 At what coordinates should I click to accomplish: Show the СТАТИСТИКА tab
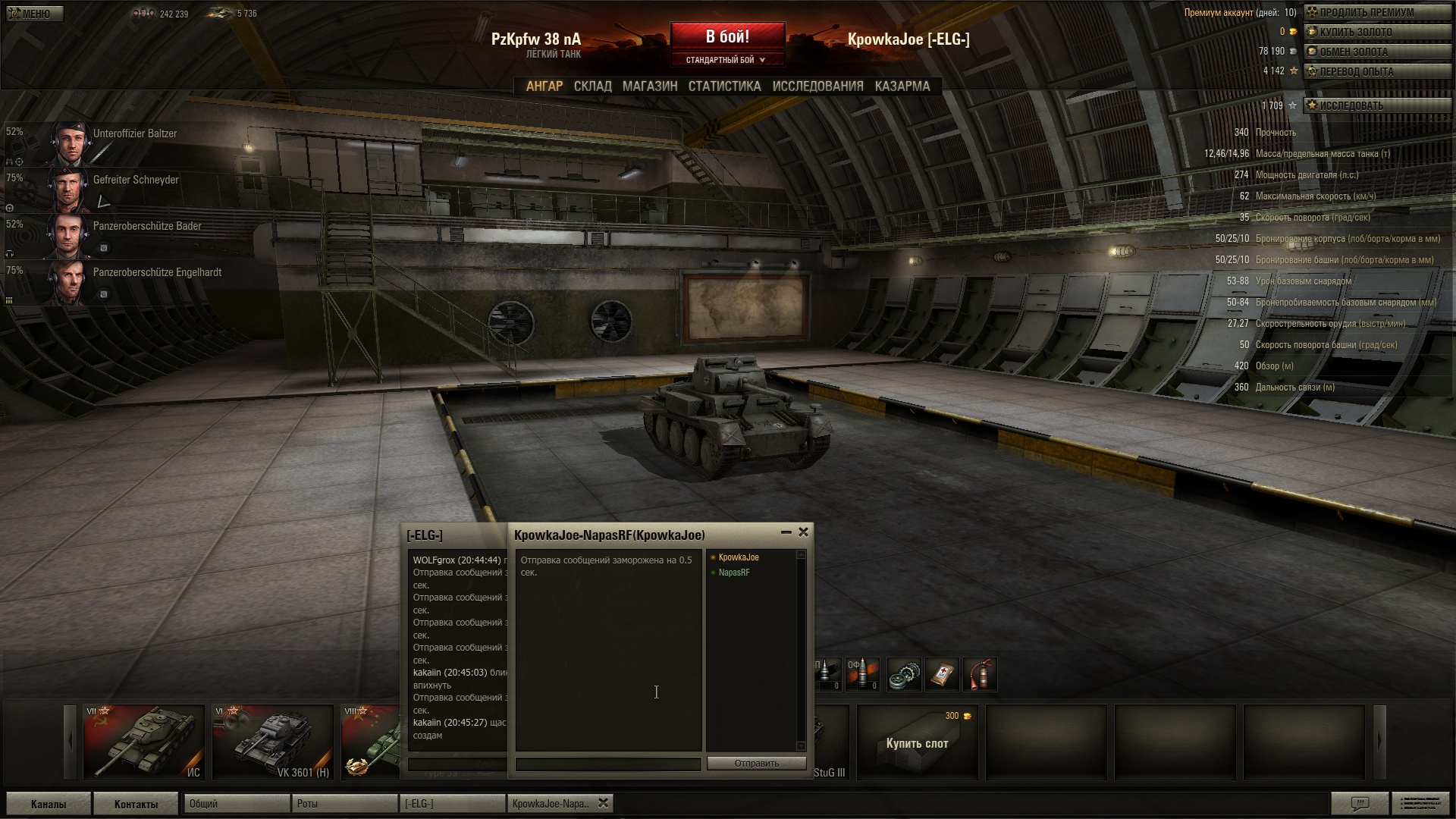click(x=724, y=86)
